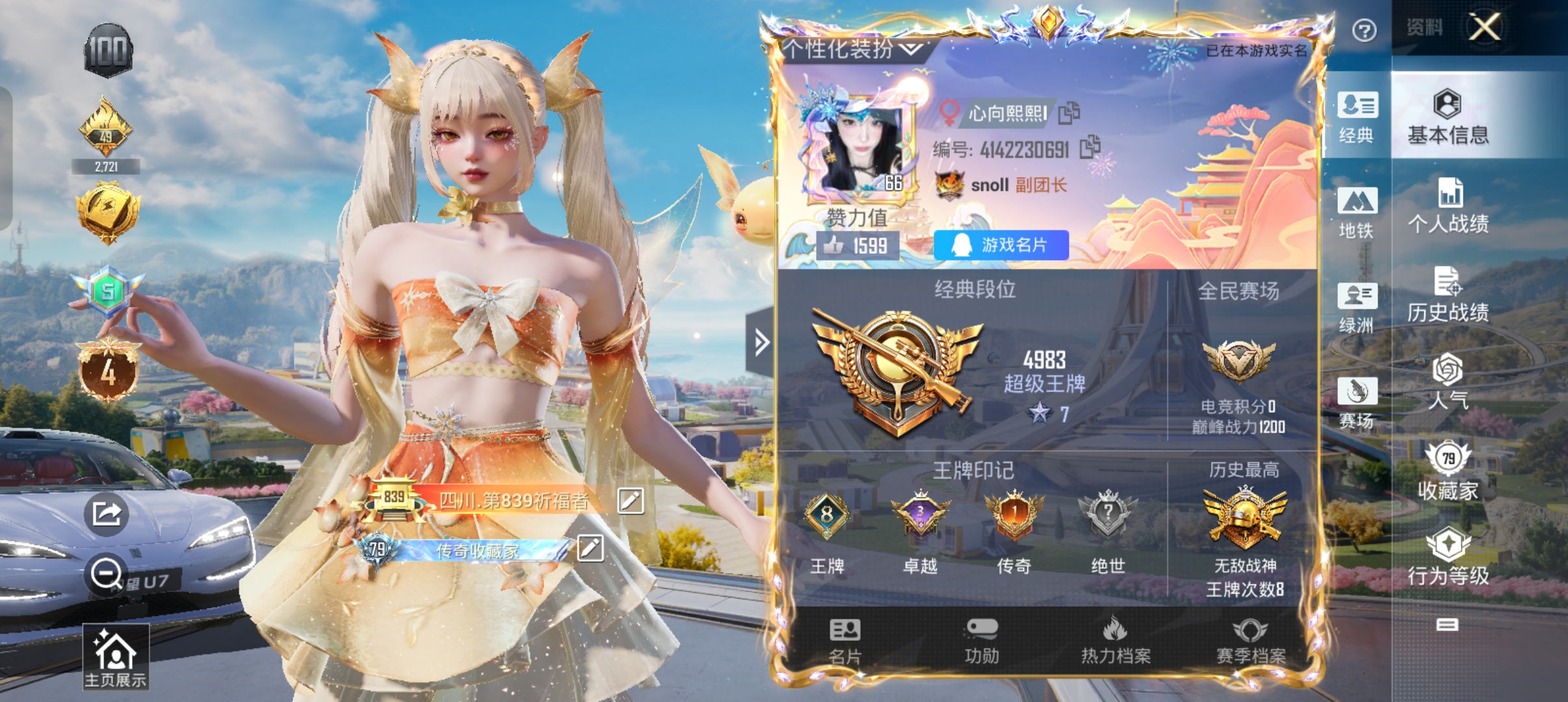Viewport: 1568px width, 702px height.
Task: Show the 人气 popularity page
Action: point(1448,382)
